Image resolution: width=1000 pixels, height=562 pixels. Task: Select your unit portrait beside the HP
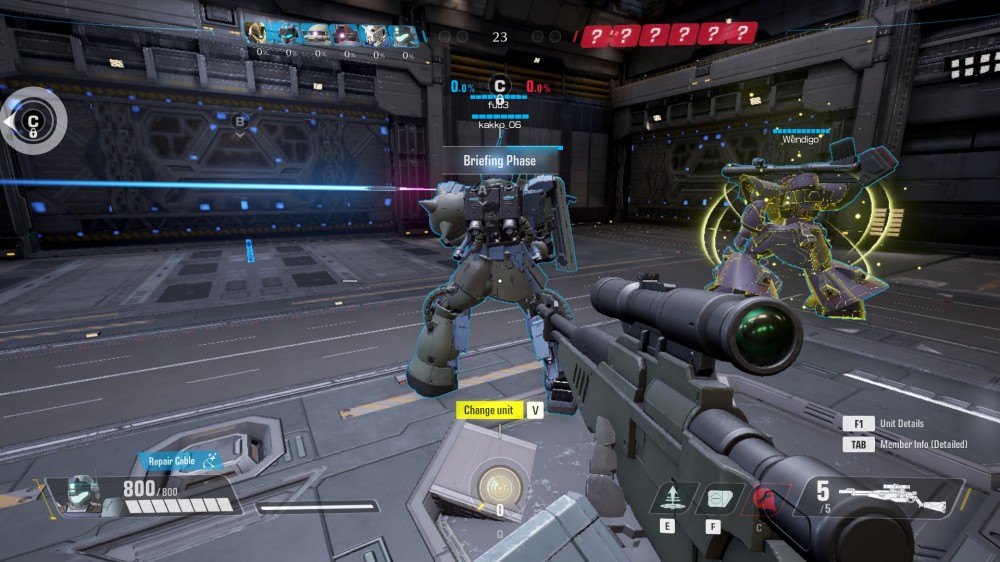pos(81,492)
